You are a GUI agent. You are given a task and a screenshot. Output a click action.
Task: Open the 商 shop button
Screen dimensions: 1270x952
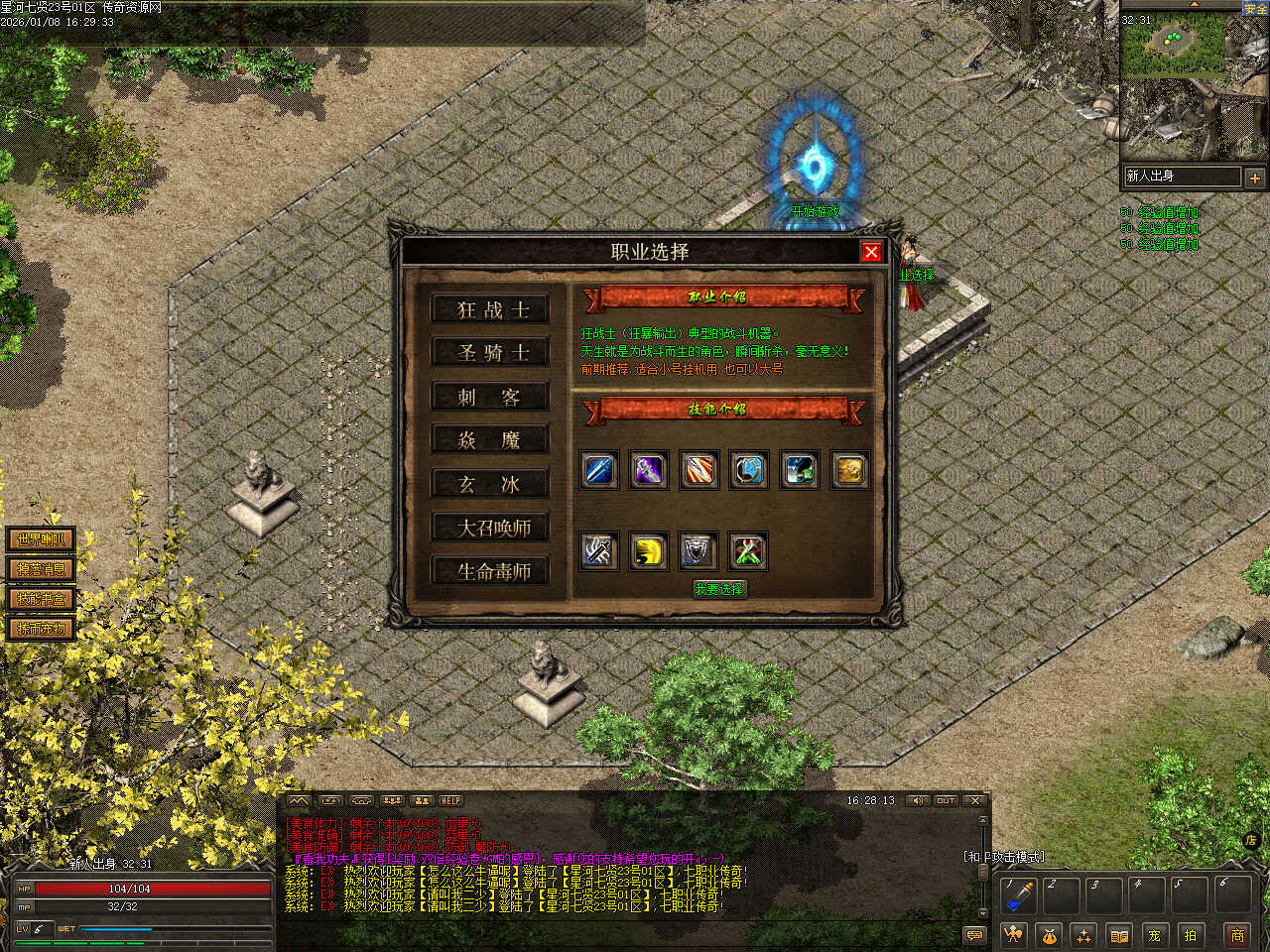[1237, 935]
